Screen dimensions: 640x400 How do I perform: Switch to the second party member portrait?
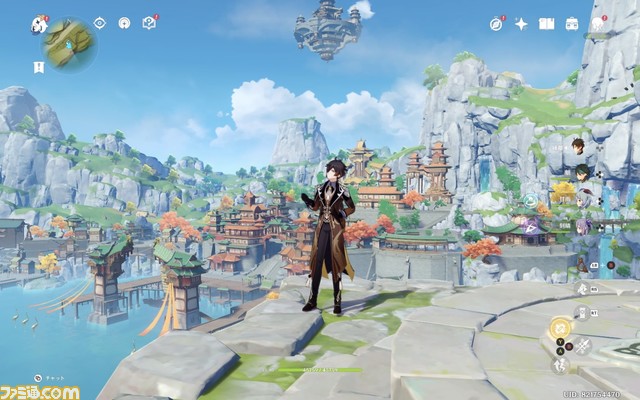[582, 172]
